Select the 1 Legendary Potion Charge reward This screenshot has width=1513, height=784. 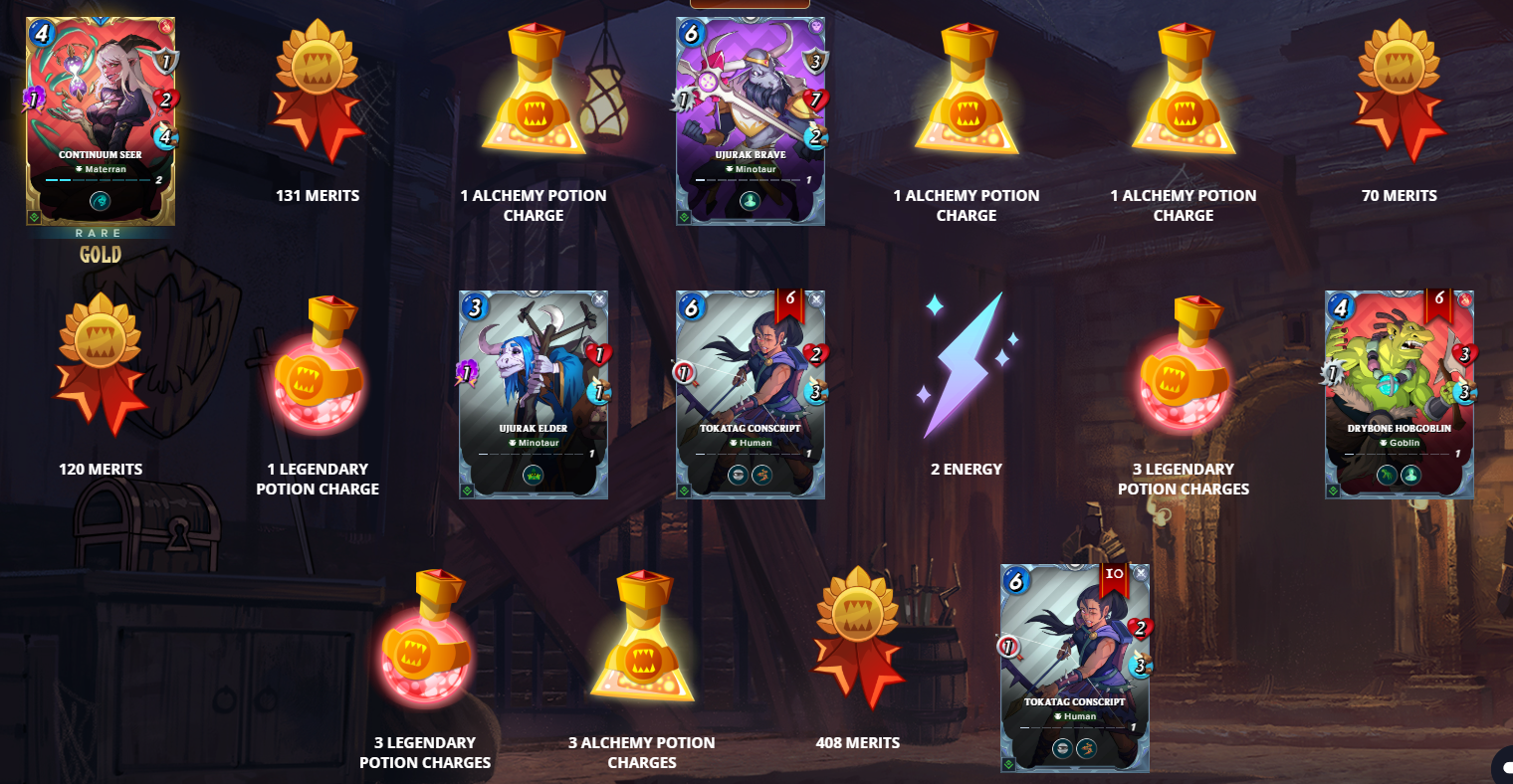point(318,365)
